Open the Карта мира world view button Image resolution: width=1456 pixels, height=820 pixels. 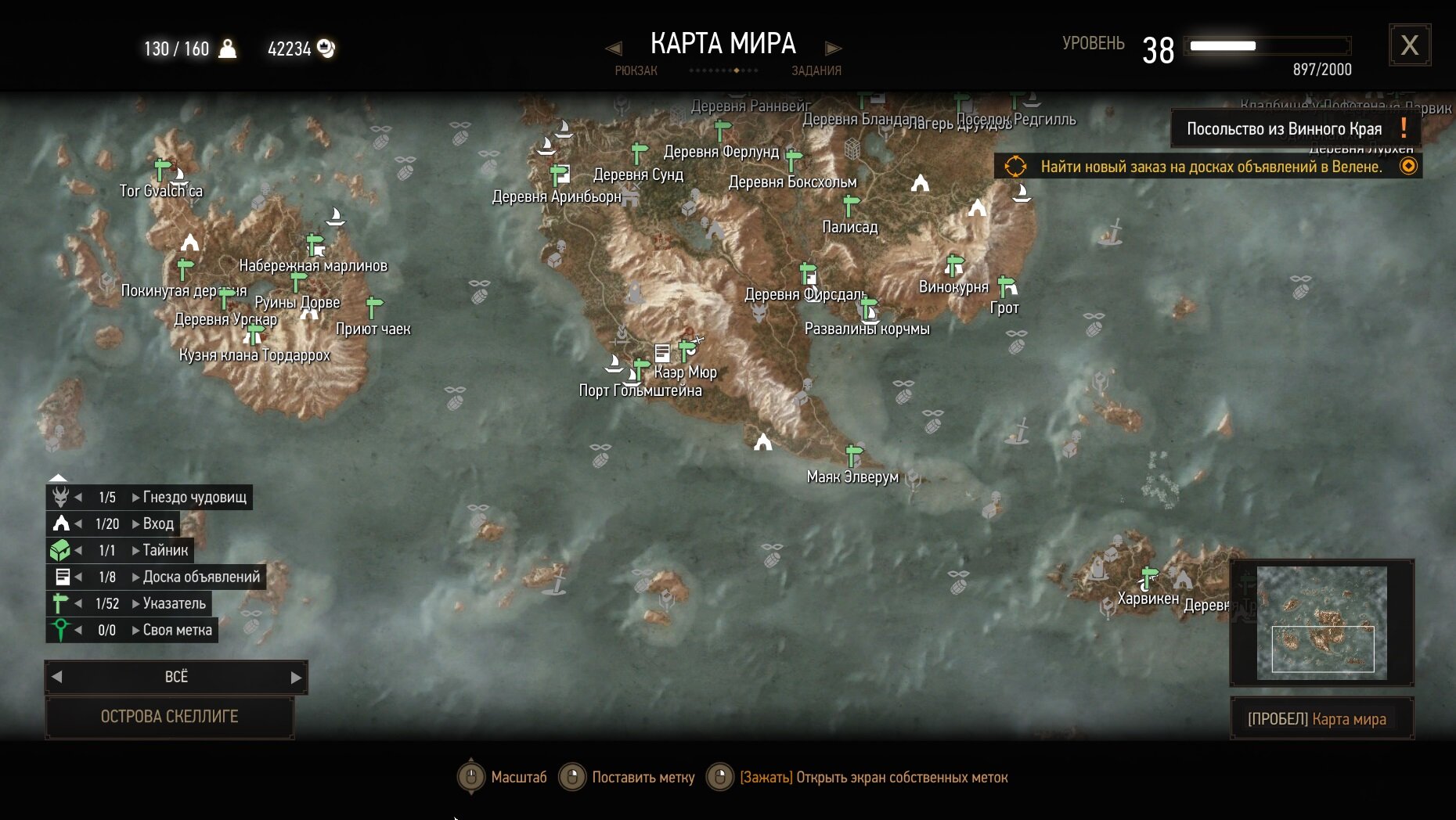click(x=1321, y=718)
